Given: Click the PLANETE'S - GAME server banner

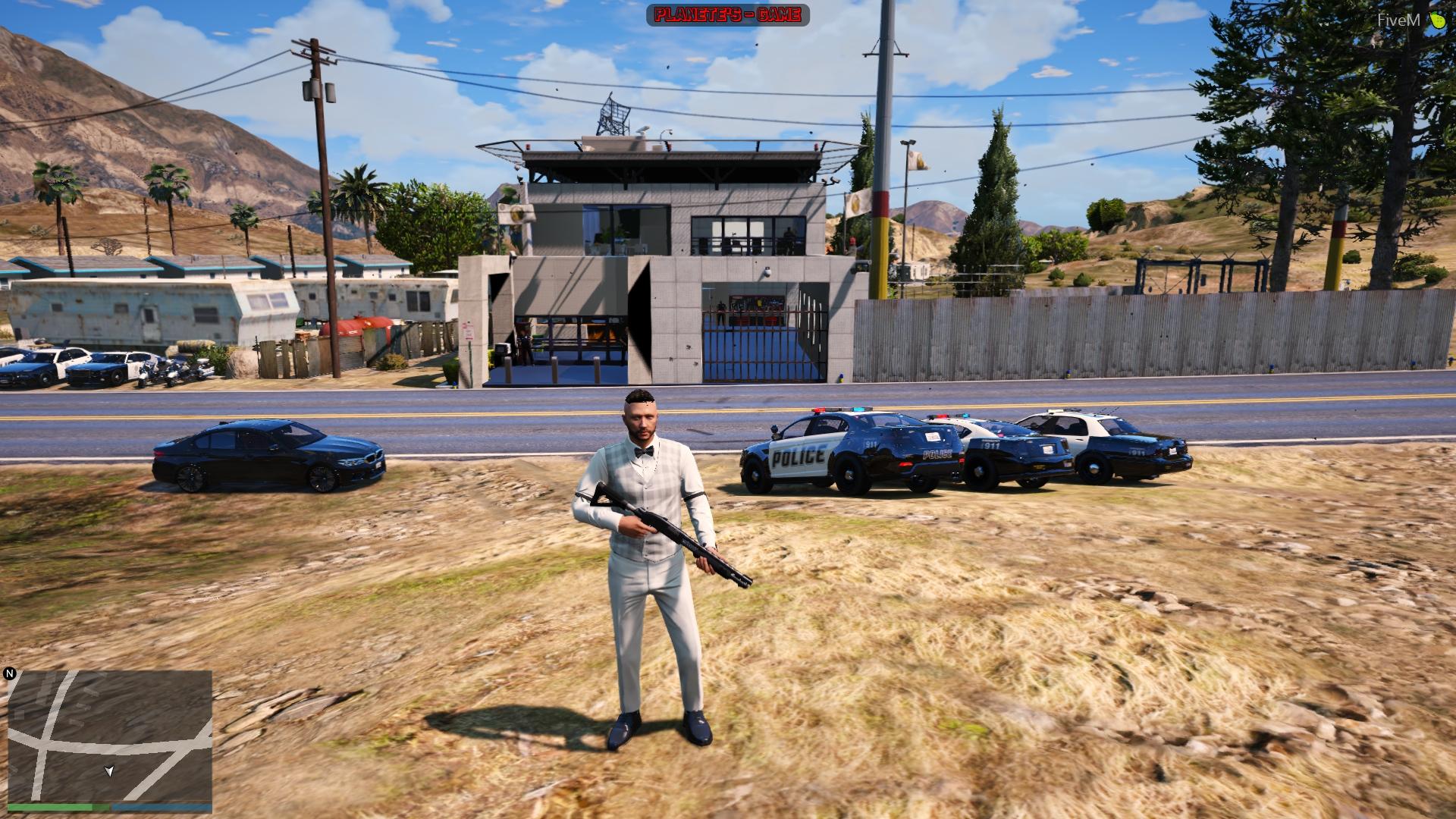Looking at the screenshot, I should coord(726,14).
